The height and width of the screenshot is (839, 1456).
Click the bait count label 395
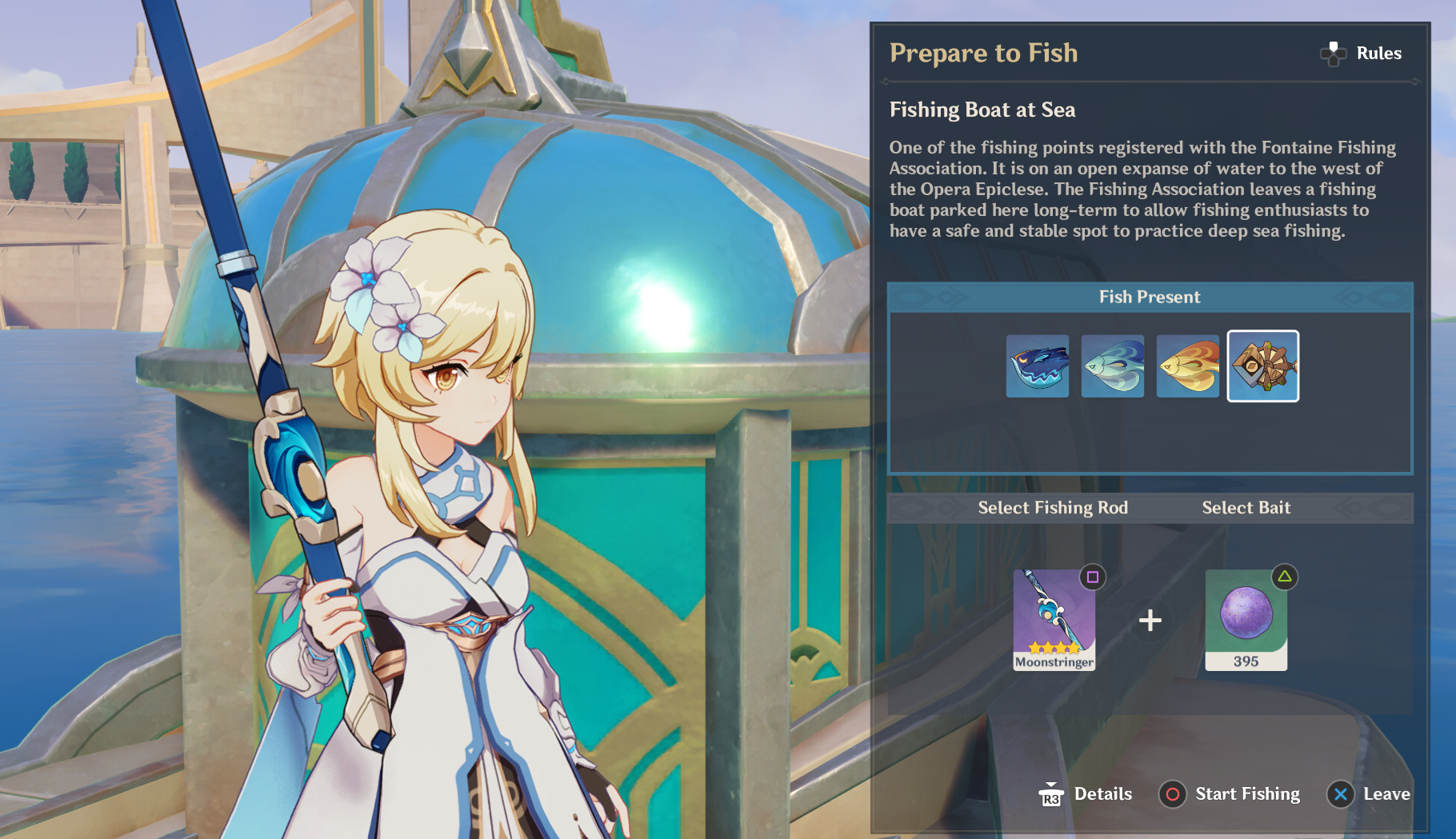coord(1246,661)
